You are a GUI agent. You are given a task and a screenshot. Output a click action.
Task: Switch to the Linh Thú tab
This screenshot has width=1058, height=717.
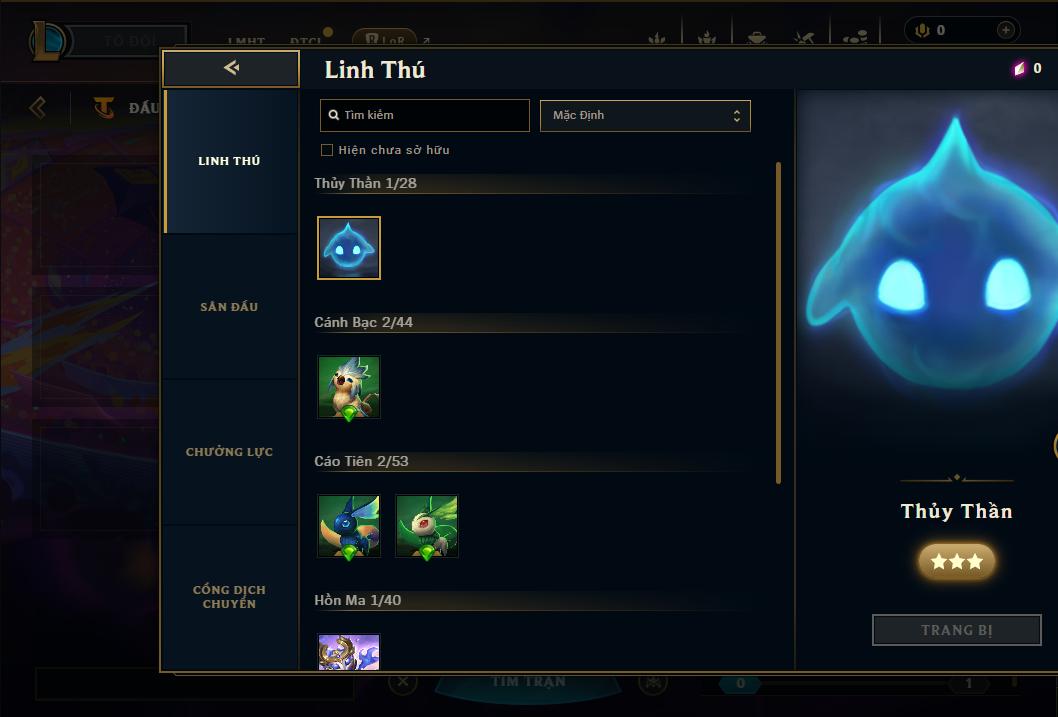(229, 161)
